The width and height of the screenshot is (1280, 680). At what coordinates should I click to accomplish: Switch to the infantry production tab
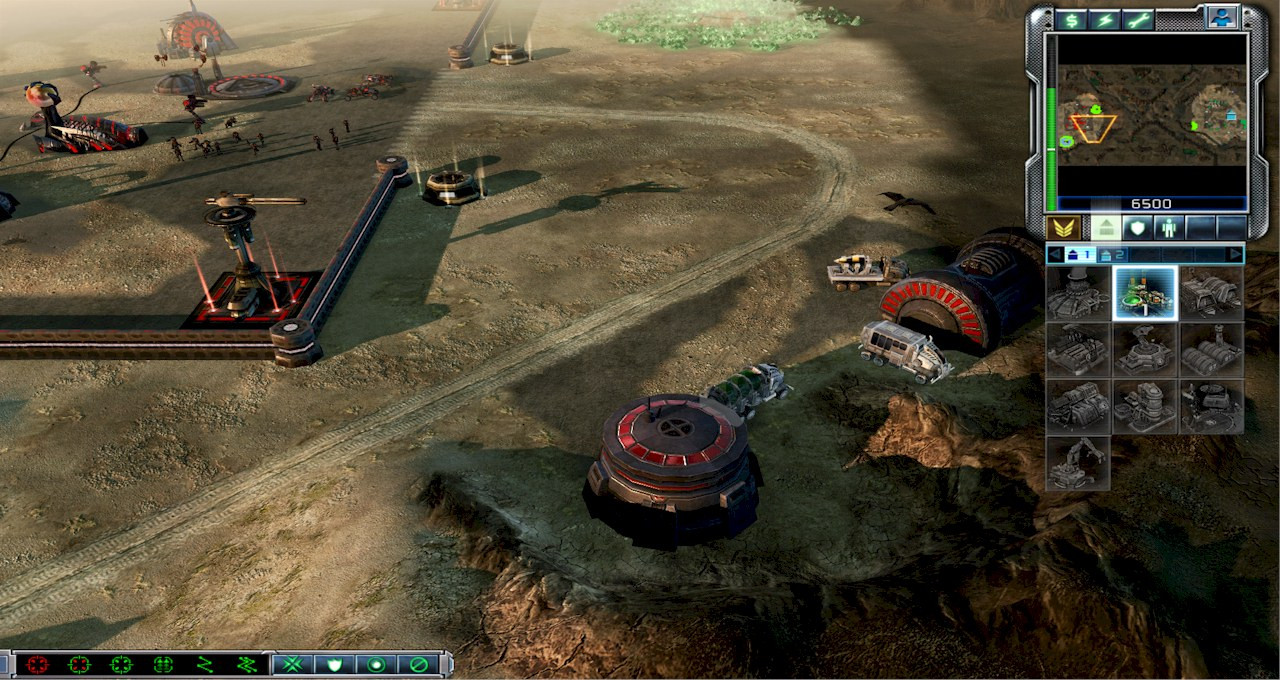(1168, 228)
